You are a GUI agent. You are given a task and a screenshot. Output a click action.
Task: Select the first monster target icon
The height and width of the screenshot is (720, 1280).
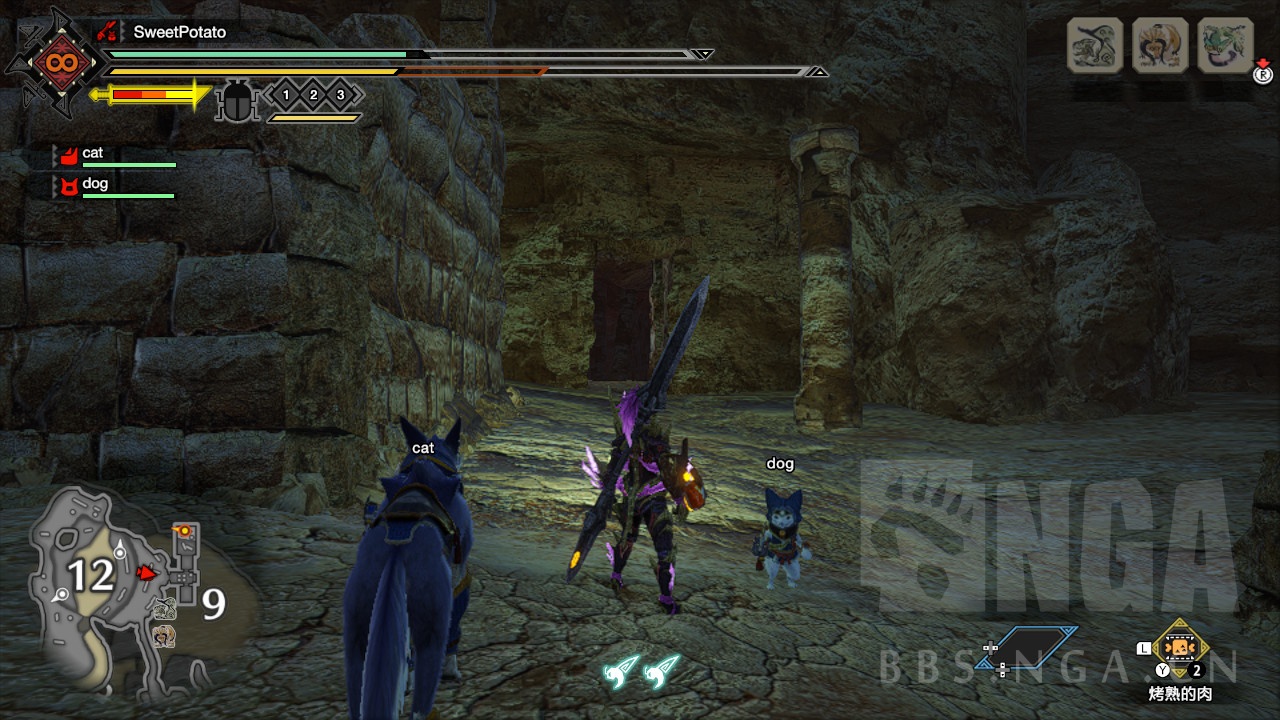pos(1094,45)
